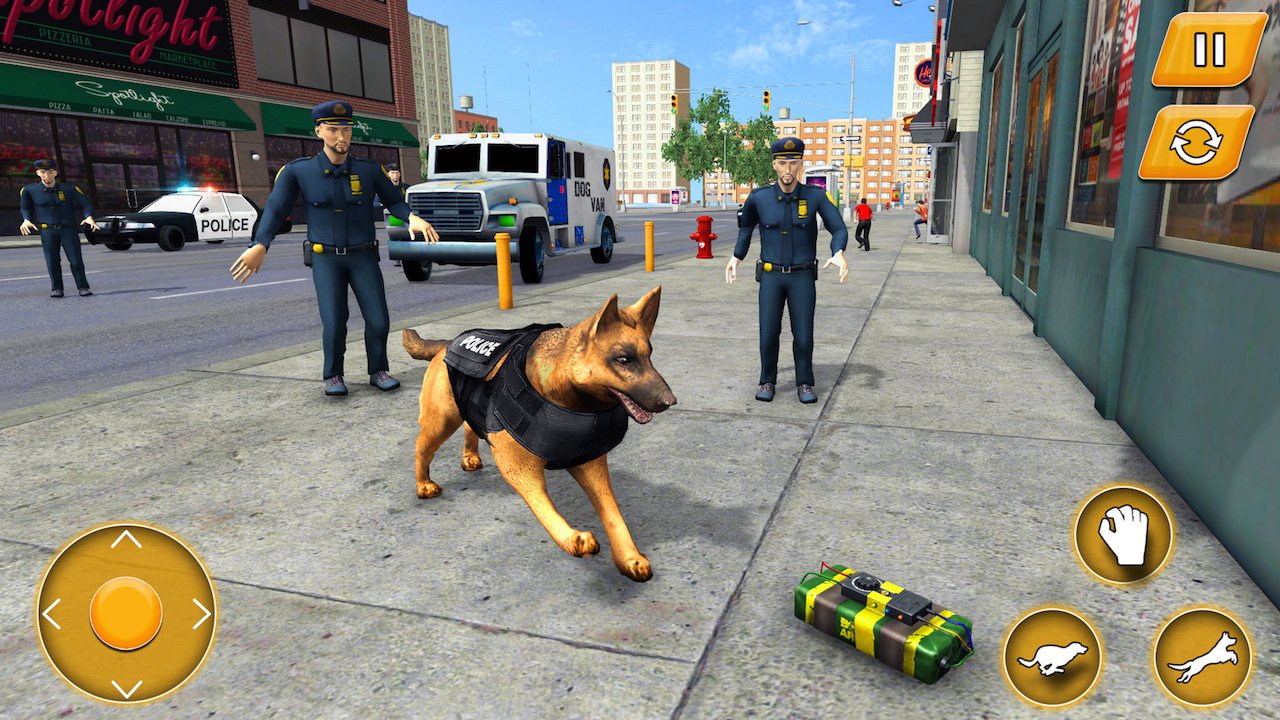Tap the restart/replay button
This screenshot has height=720, width=1280.
(x=1197, y=140)
